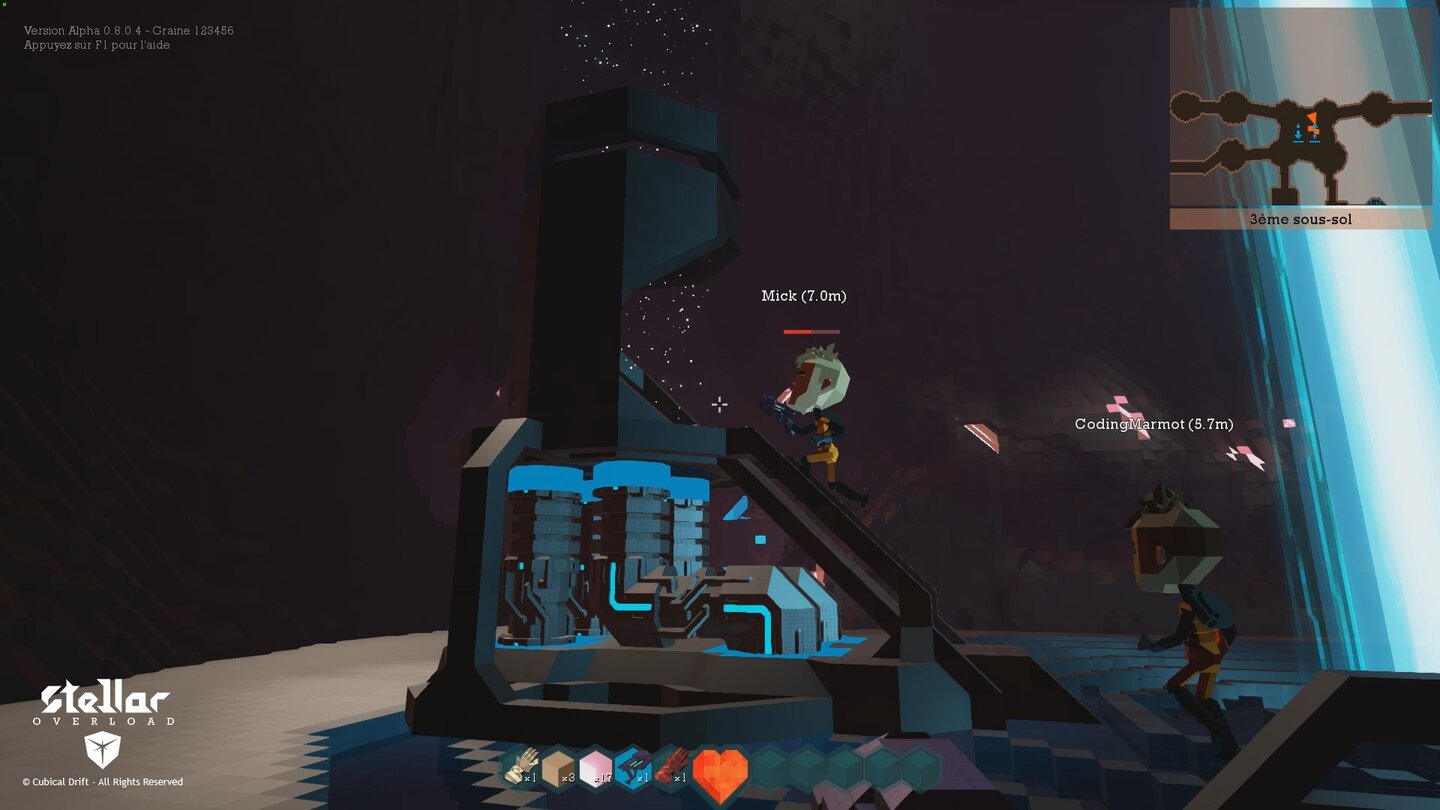The width and height of the screenshot is (1440, 810).
Task: Click CodingMarmot's name label
Action: [1152, 424]
